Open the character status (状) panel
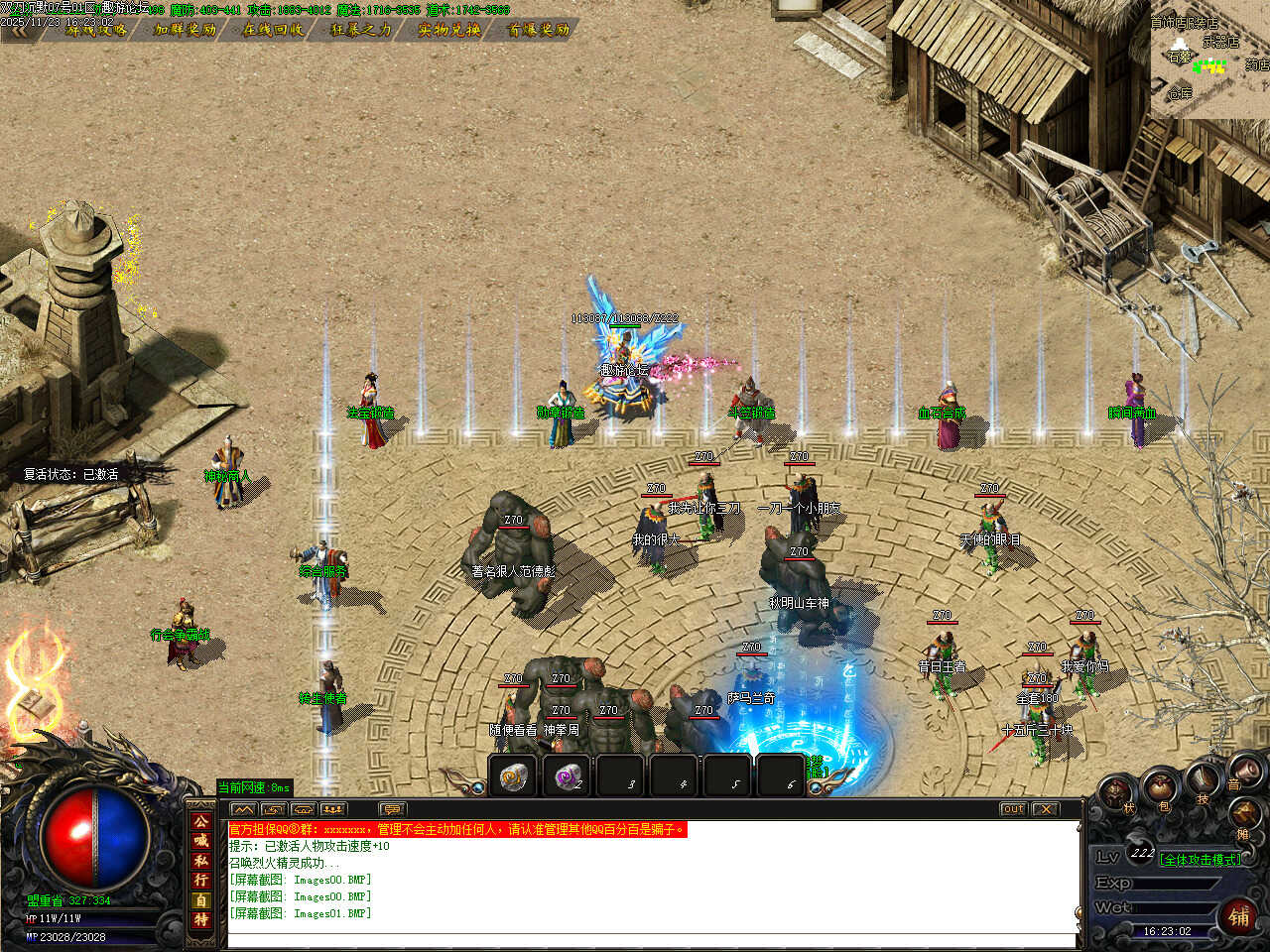 (1118, 794)
